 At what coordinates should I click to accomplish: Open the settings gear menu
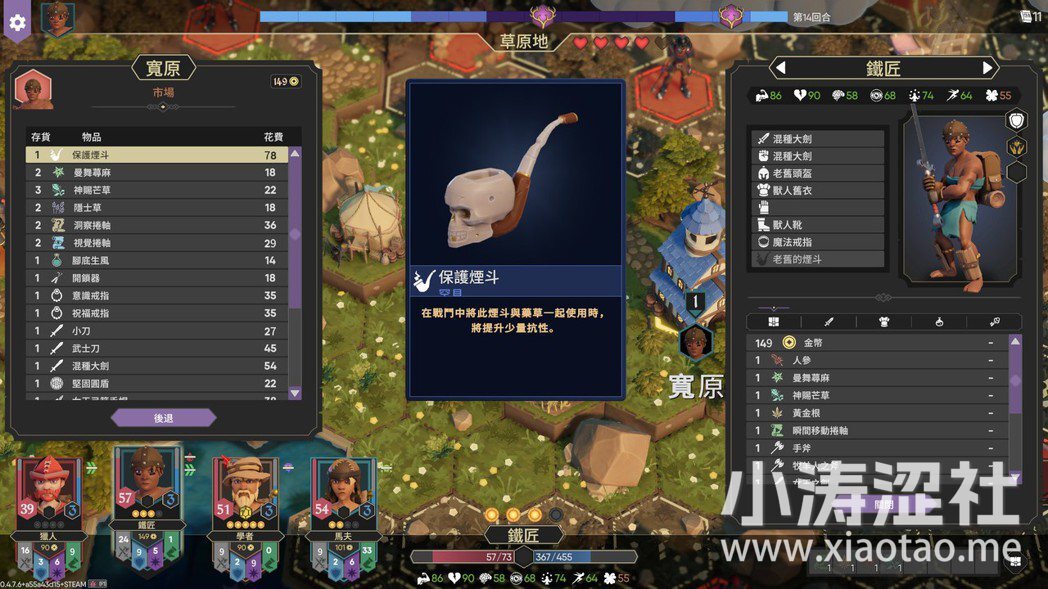[x=17, y=22]
